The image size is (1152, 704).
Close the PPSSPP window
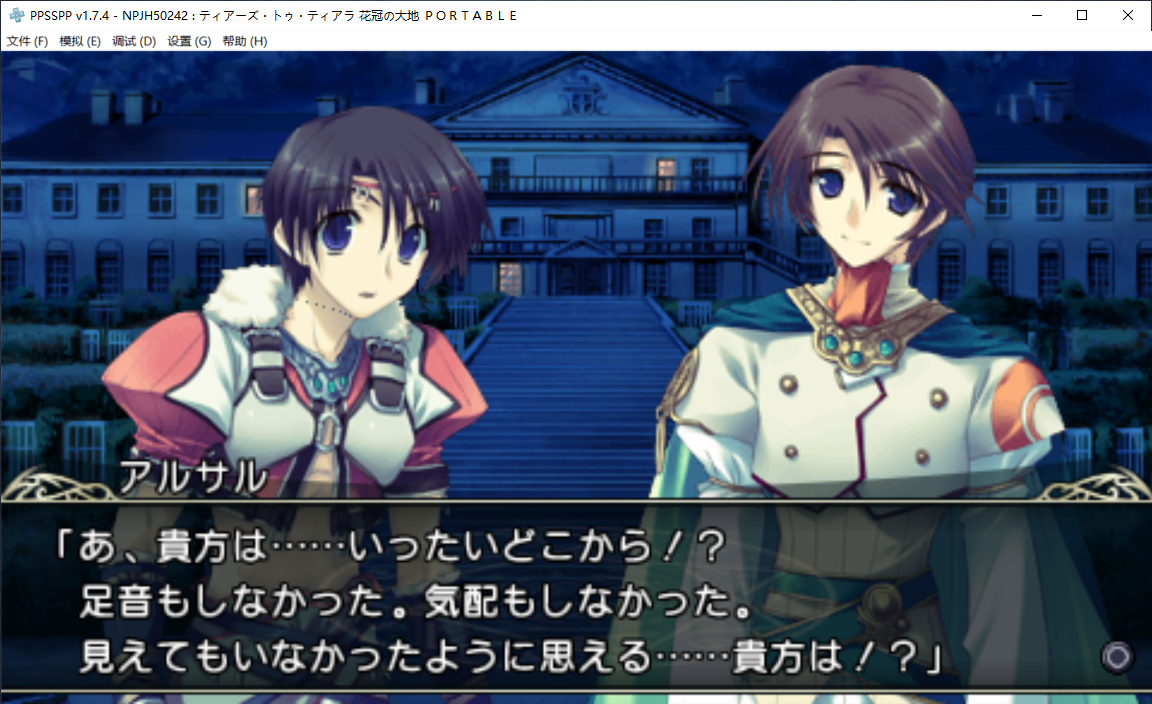(1128, 15)
